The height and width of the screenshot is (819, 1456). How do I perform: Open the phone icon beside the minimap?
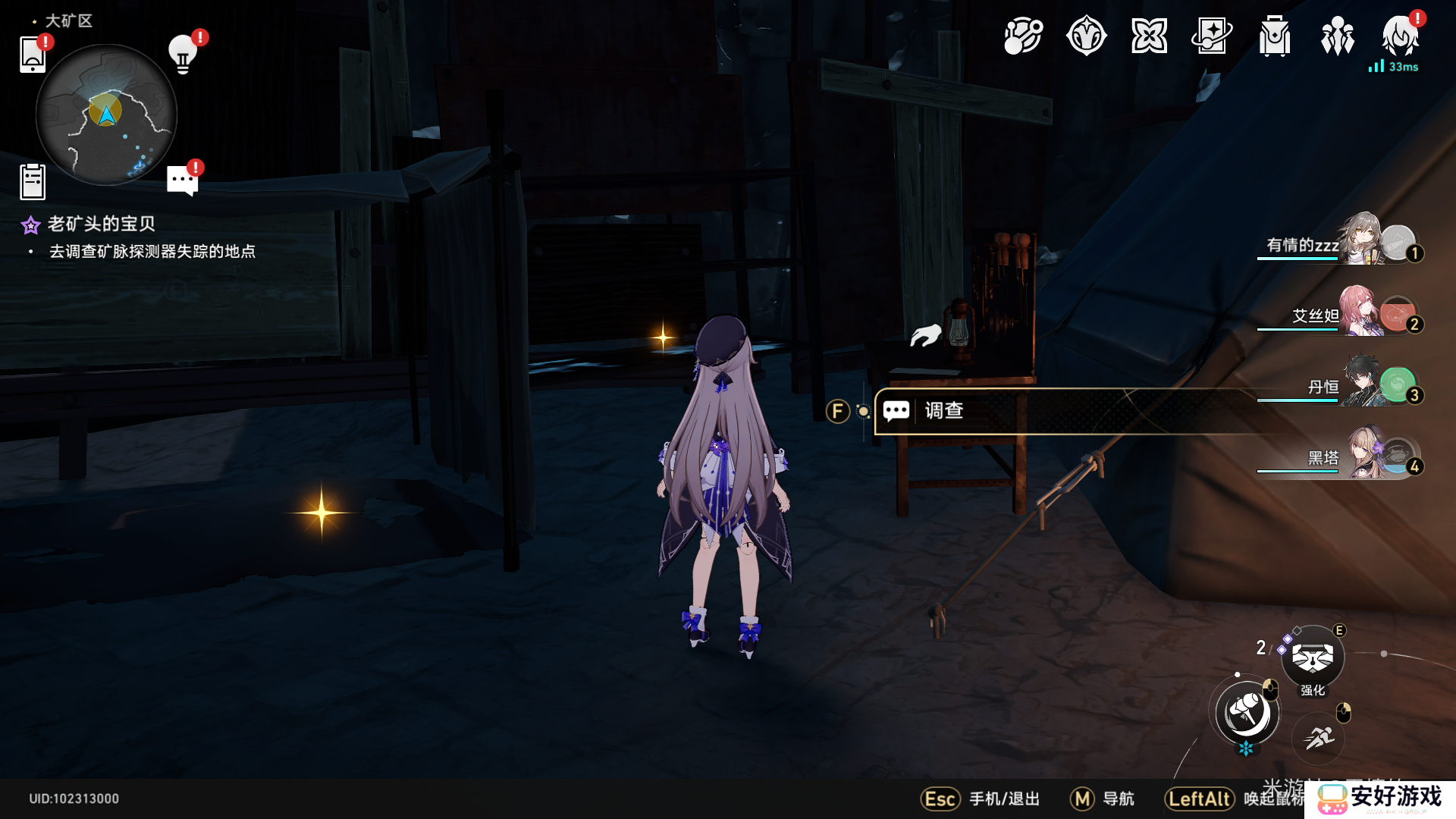click(33, 54)
